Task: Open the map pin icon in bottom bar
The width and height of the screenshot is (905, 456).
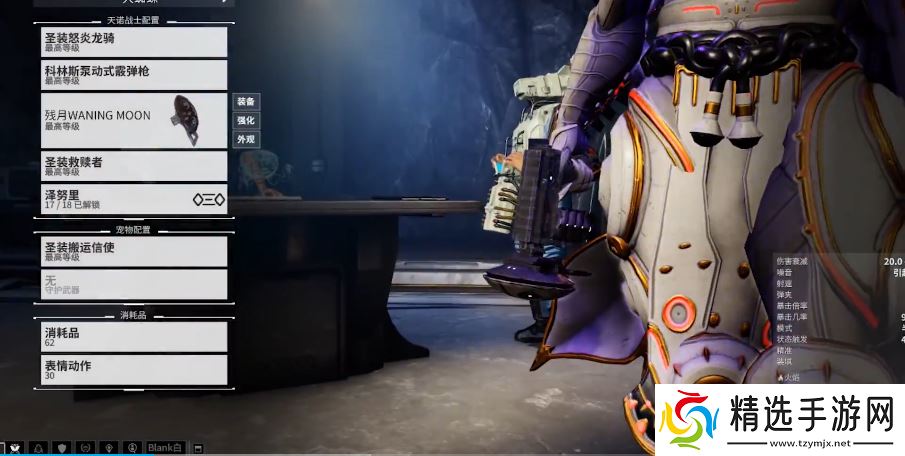Action: pyautogui.click(x=108, y=447)
